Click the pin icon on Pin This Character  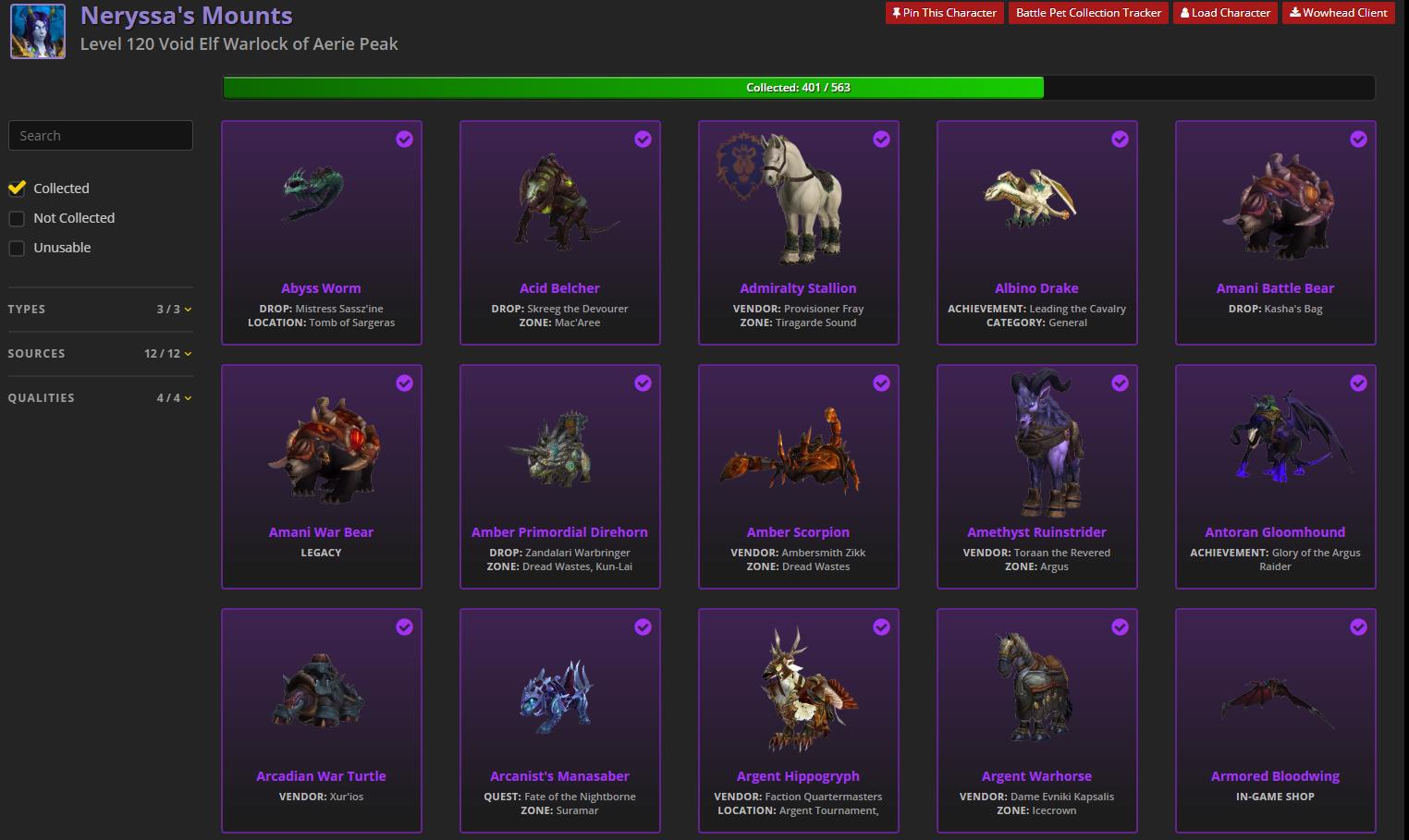coord(895,12)
